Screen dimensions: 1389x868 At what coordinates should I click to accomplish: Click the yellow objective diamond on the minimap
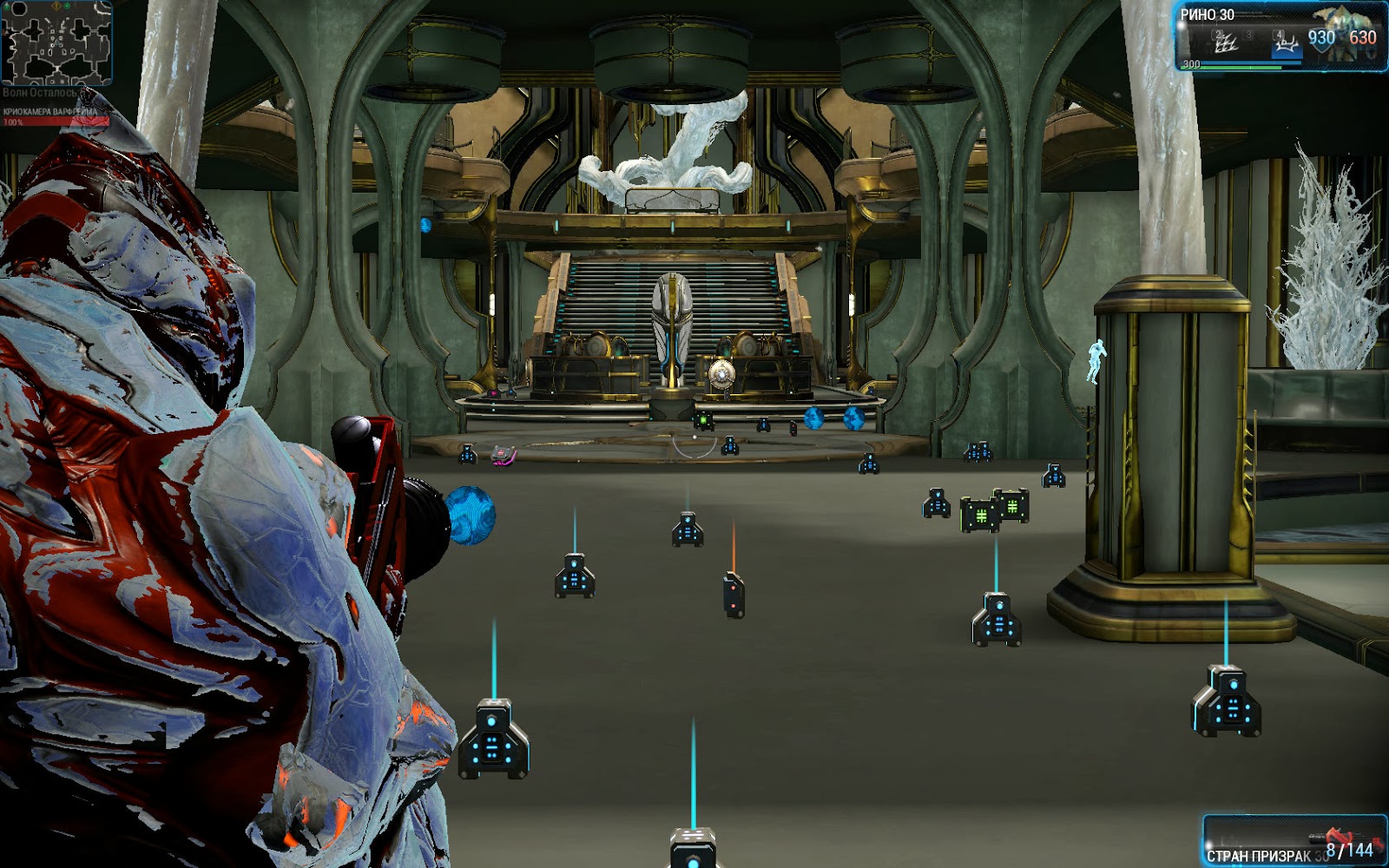(56, 7)
